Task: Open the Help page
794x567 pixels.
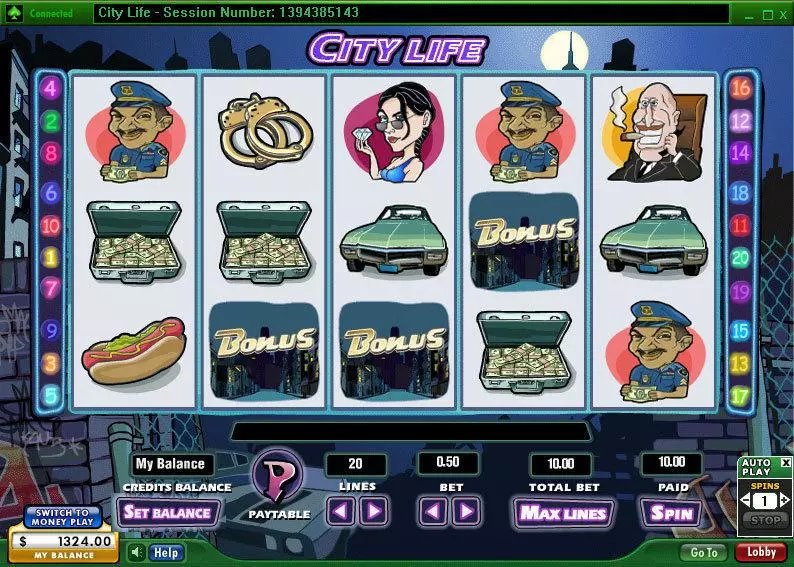Action: pos(166,552)
